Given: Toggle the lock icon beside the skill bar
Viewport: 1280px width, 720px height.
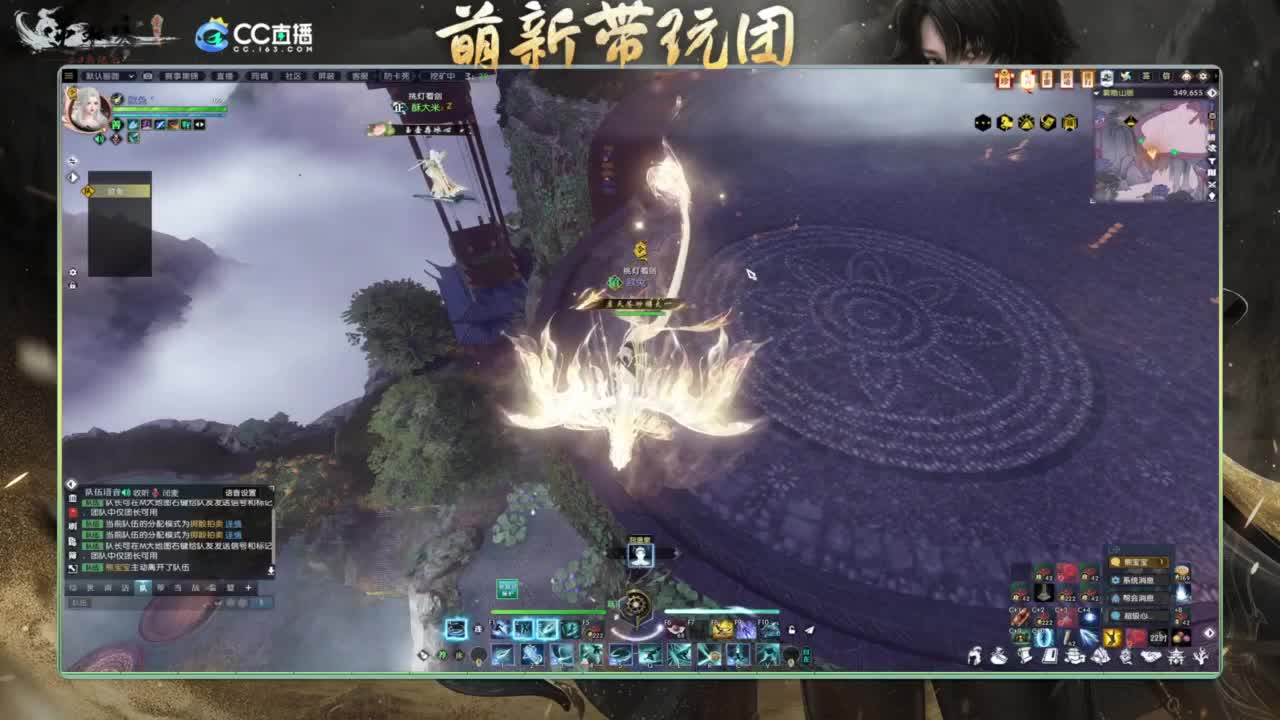Looking at the screenshot, I should (792, 629).
